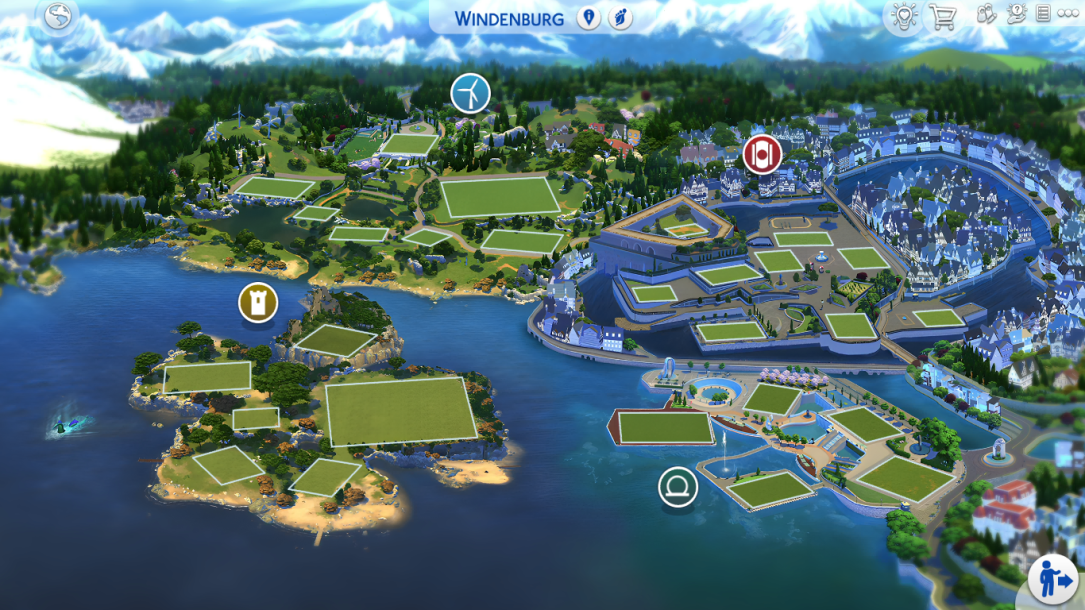Return to household with the Sim arrow button
The image size is (1085, 610).
1055,578
